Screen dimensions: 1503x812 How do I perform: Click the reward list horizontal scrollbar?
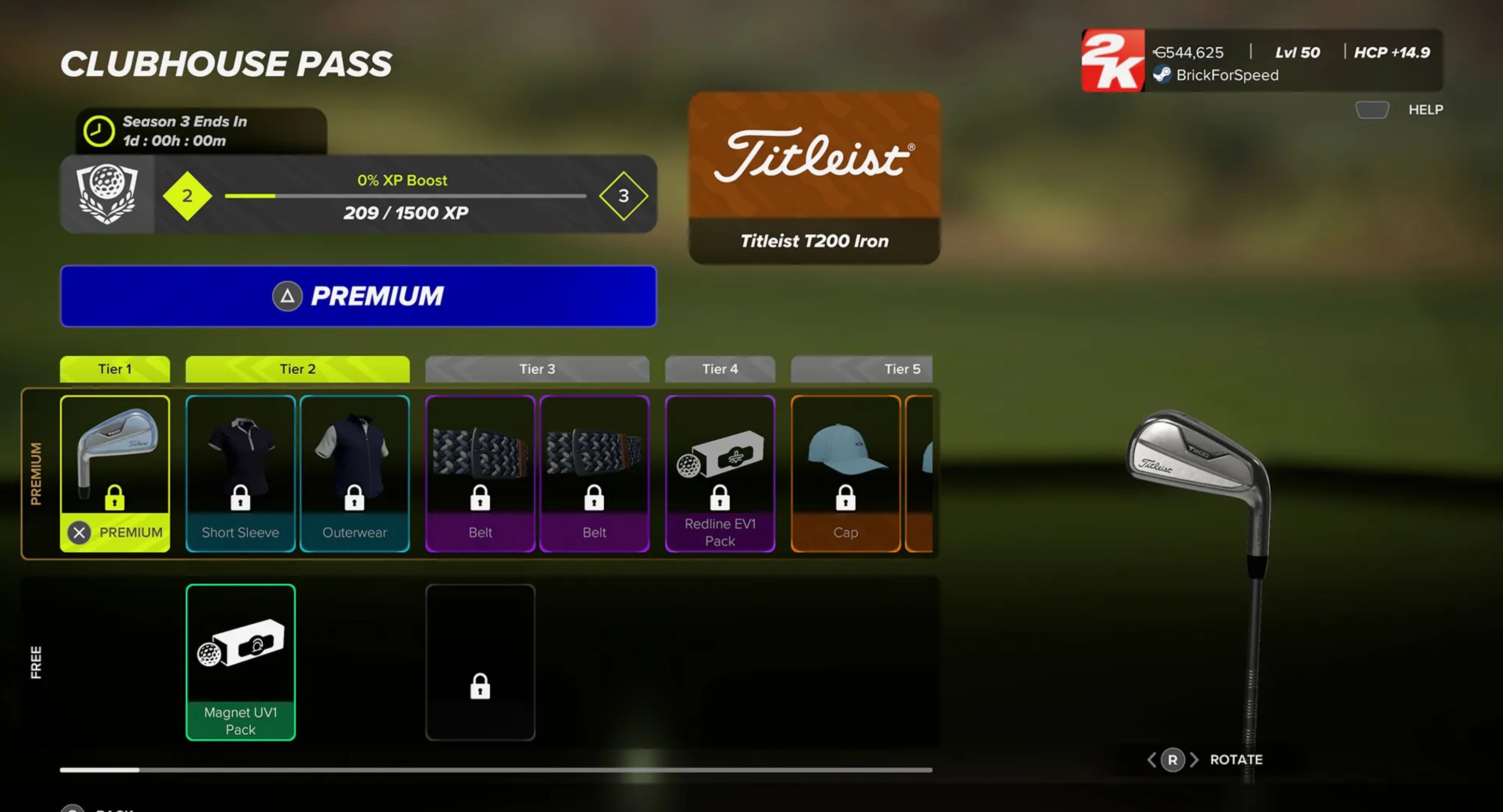tap(496, 770)
